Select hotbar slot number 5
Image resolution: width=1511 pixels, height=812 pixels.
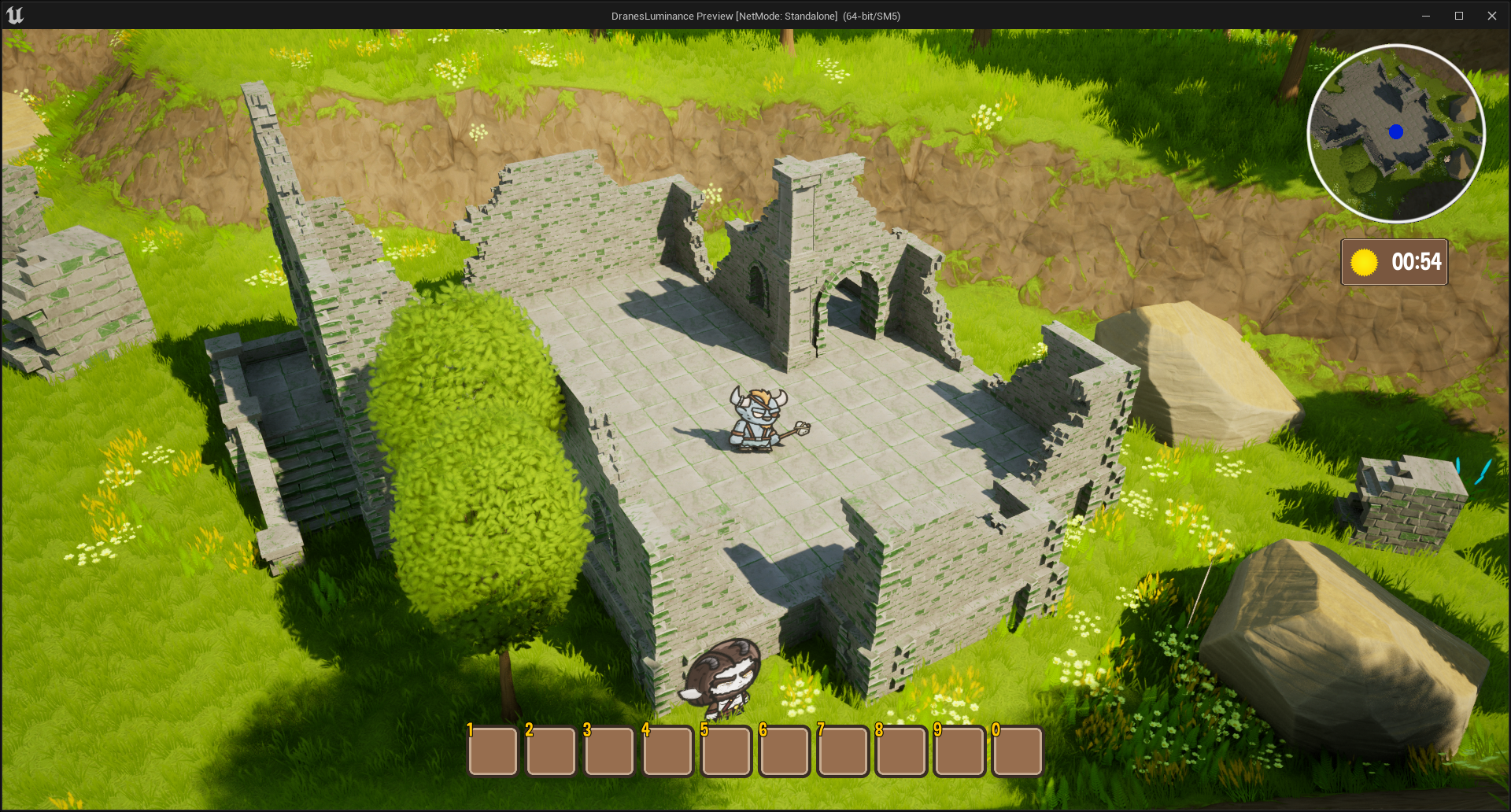[x=726, y=751]
